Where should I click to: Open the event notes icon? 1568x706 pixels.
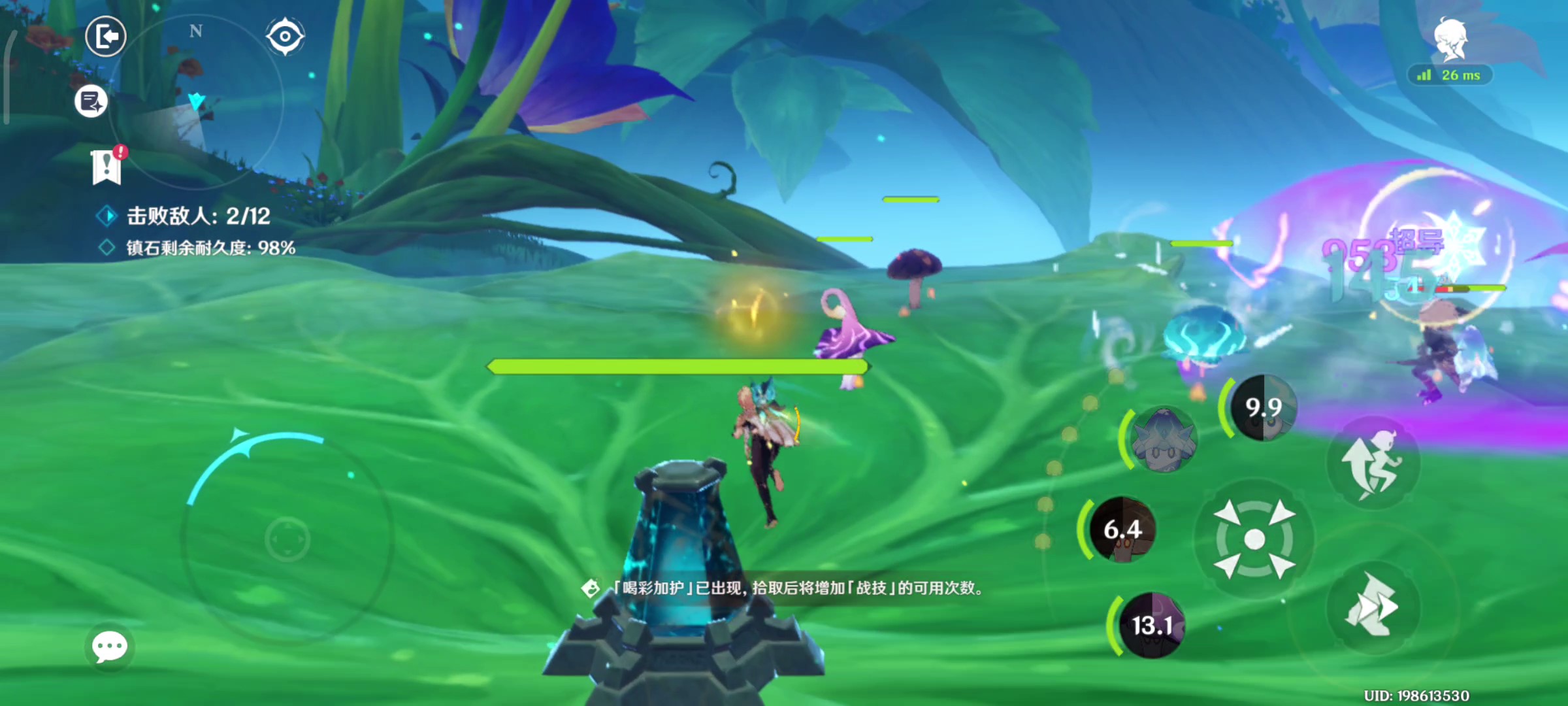point(91,101)
